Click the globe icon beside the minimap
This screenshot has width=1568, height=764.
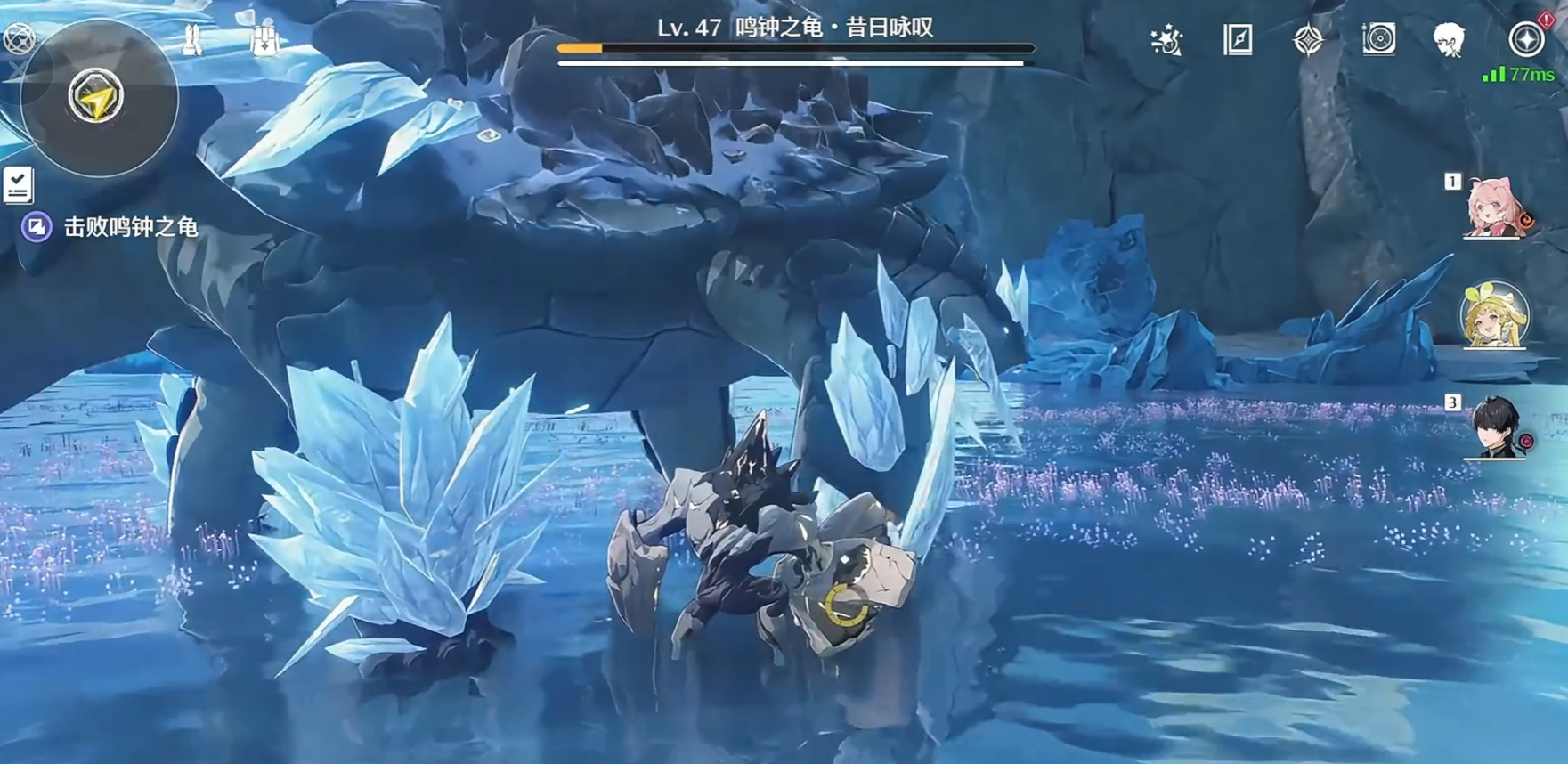point(19,38)
